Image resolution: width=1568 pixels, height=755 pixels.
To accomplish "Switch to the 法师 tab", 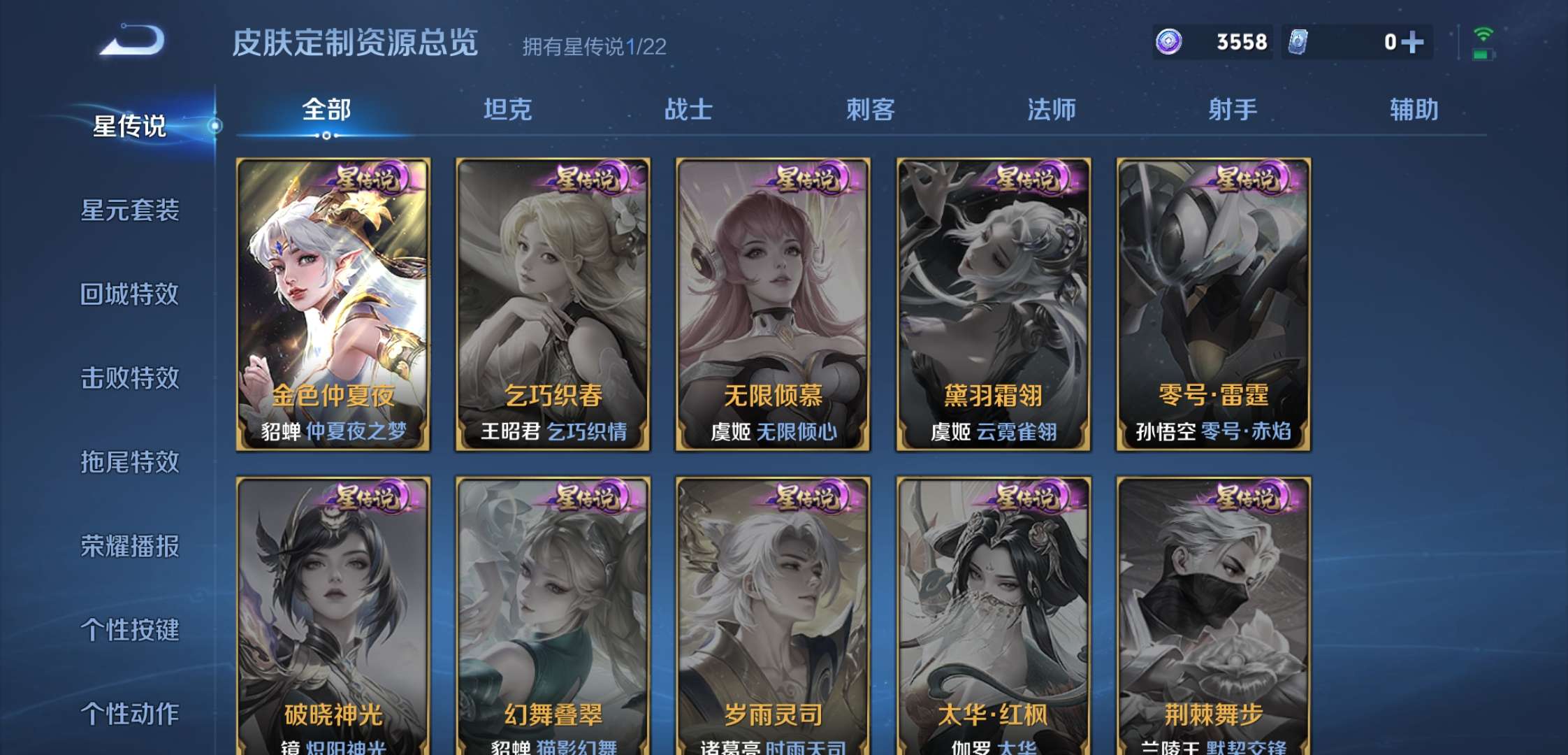I will (1052, 110).
